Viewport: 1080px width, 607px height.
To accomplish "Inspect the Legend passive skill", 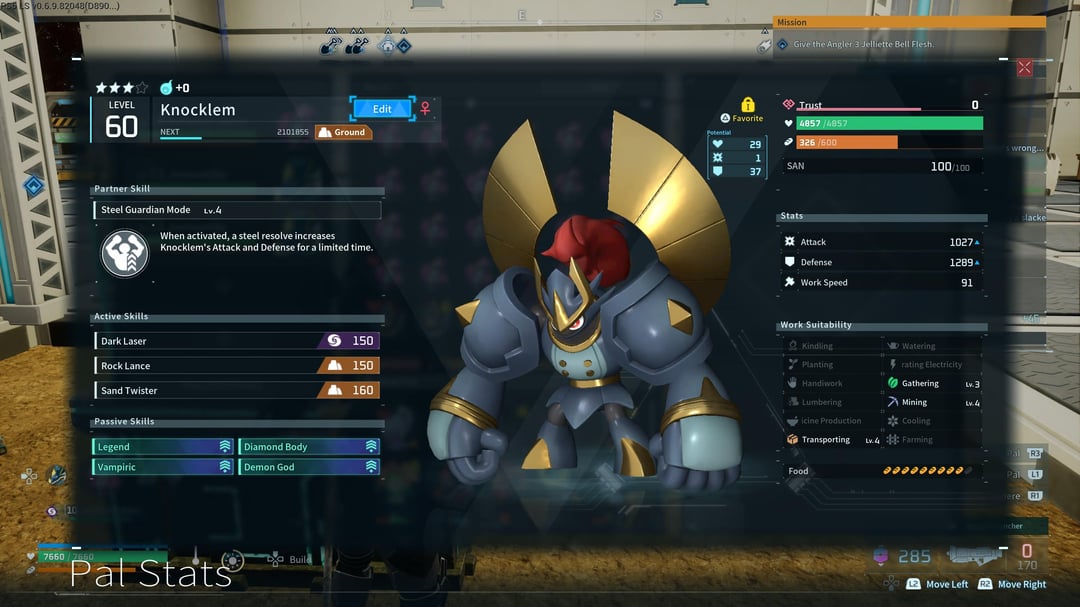I will pyautogui.click(x=163, y=447).
